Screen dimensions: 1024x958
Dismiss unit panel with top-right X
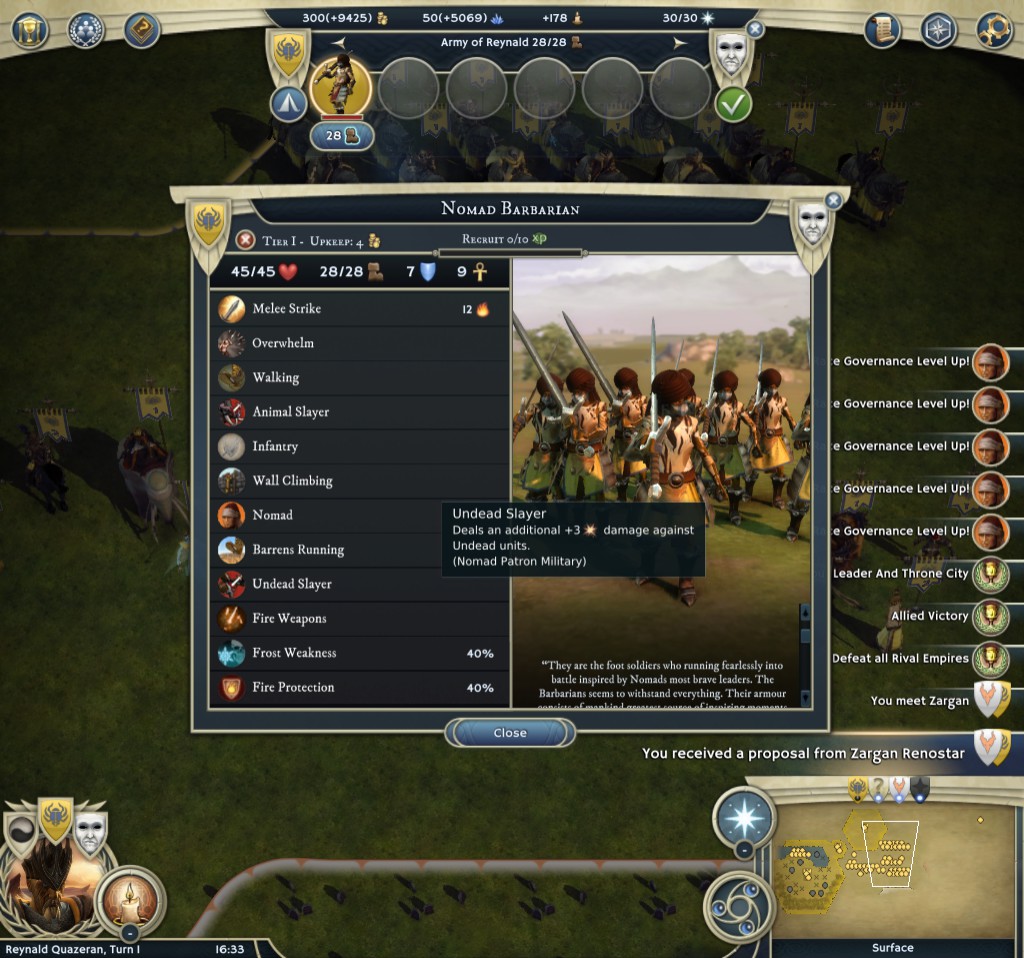(833, 201)
